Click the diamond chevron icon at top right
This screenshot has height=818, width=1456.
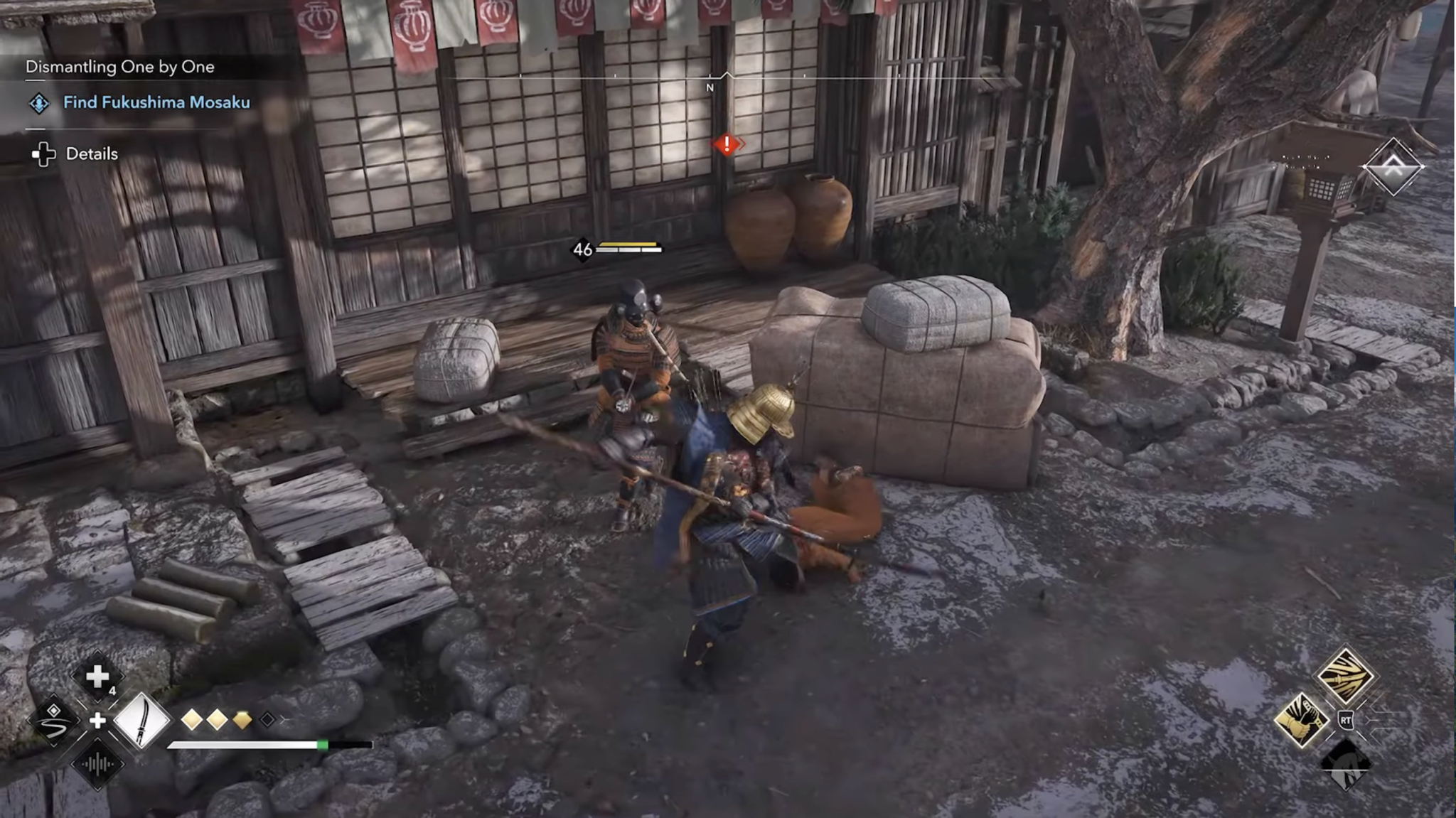[1393, 167]
